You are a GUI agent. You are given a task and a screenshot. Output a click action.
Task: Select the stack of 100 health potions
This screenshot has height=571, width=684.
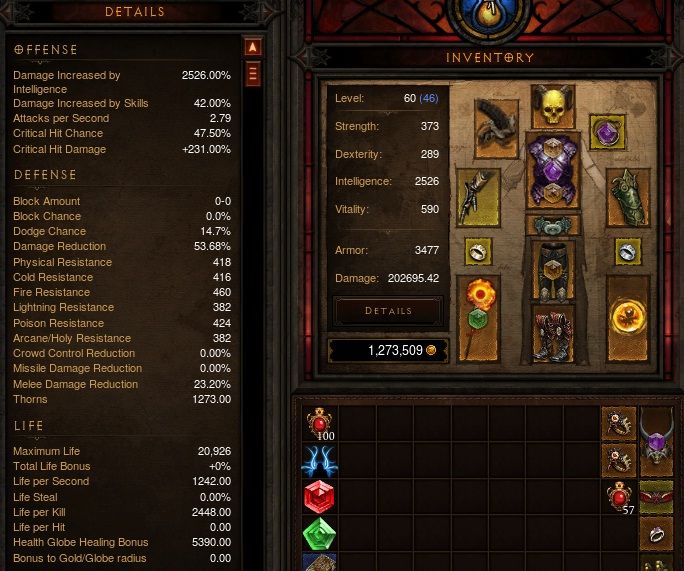pyautogui.click(x=319, y=424)
